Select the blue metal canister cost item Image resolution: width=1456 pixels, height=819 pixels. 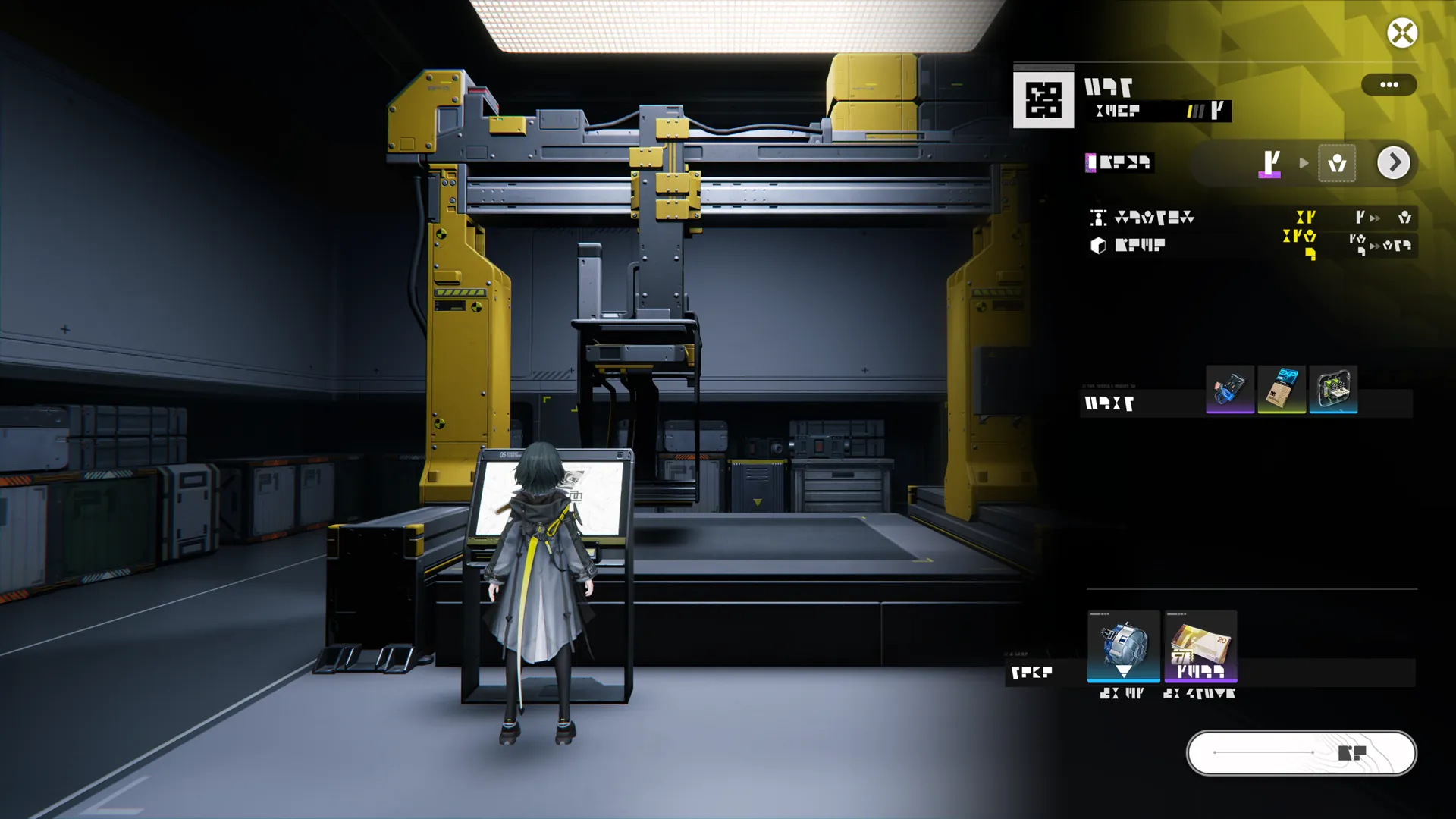tap(1123, 646)
